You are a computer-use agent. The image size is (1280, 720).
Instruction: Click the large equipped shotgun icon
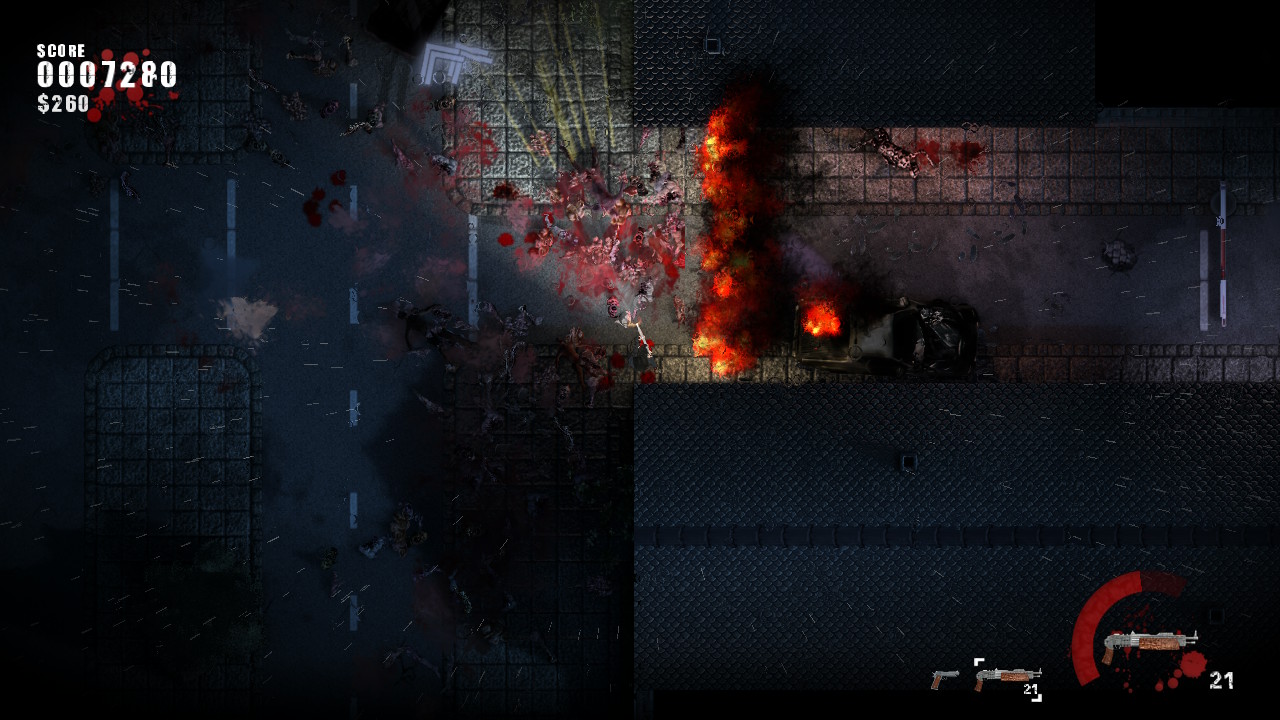[1149, 644]
